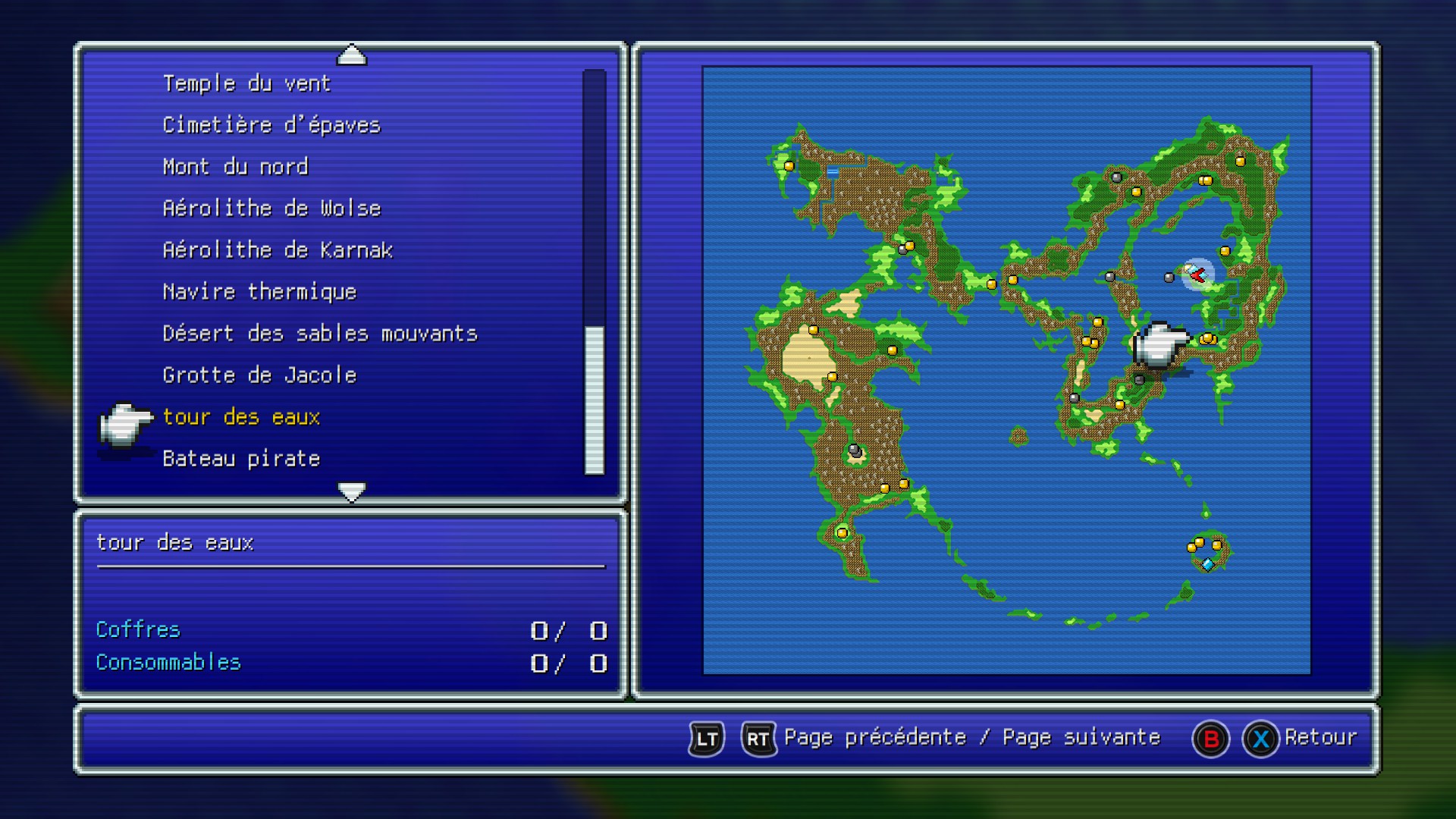Choose Cimetière d'épaves from the list

click(271, 125)
